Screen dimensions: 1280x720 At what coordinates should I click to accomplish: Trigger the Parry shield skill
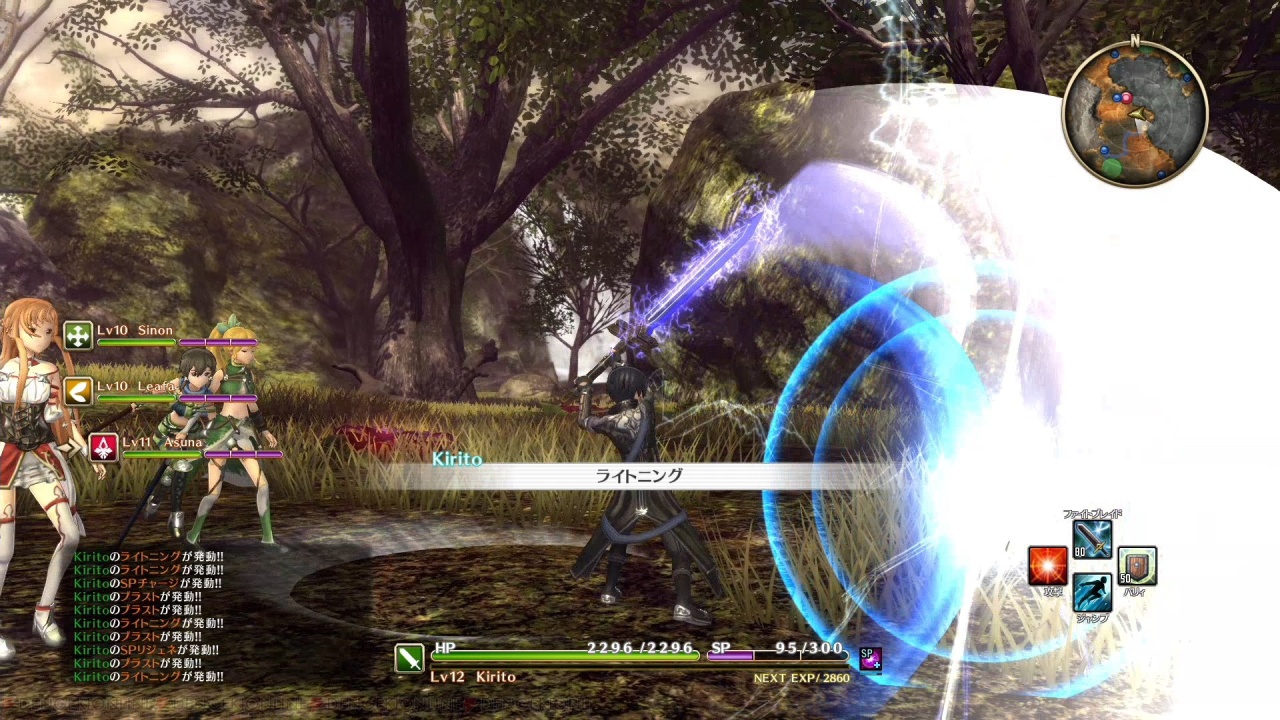(x=1137, y=566)
